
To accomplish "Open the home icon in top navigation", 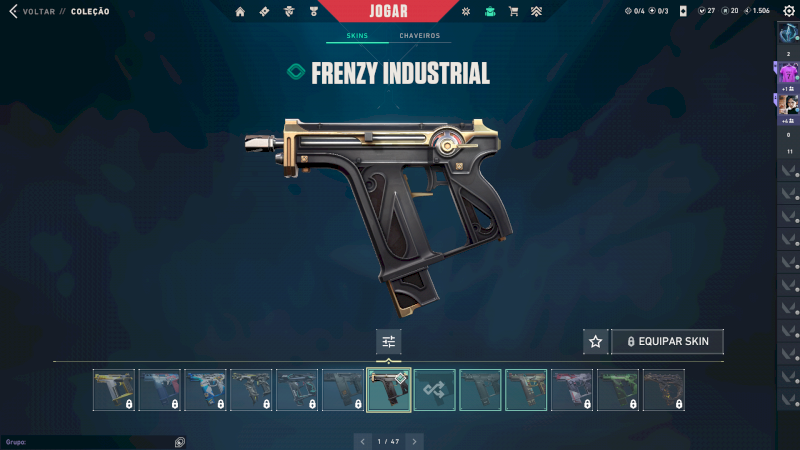I will 240,11.
